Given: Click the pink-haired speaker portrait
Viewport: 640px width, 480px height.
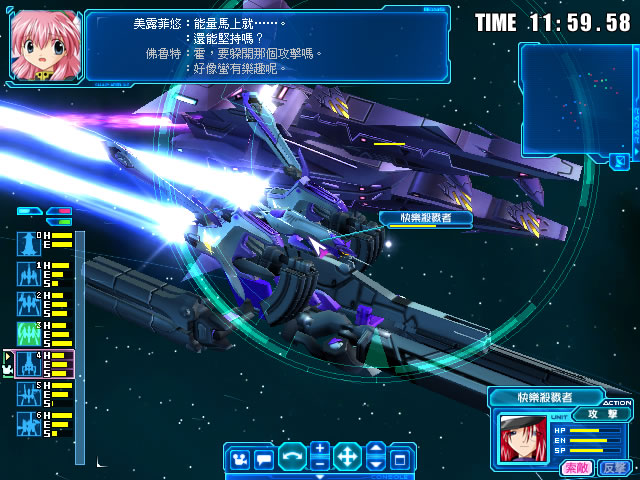Looking at the screenshot, I should click(x=44, y=44).
